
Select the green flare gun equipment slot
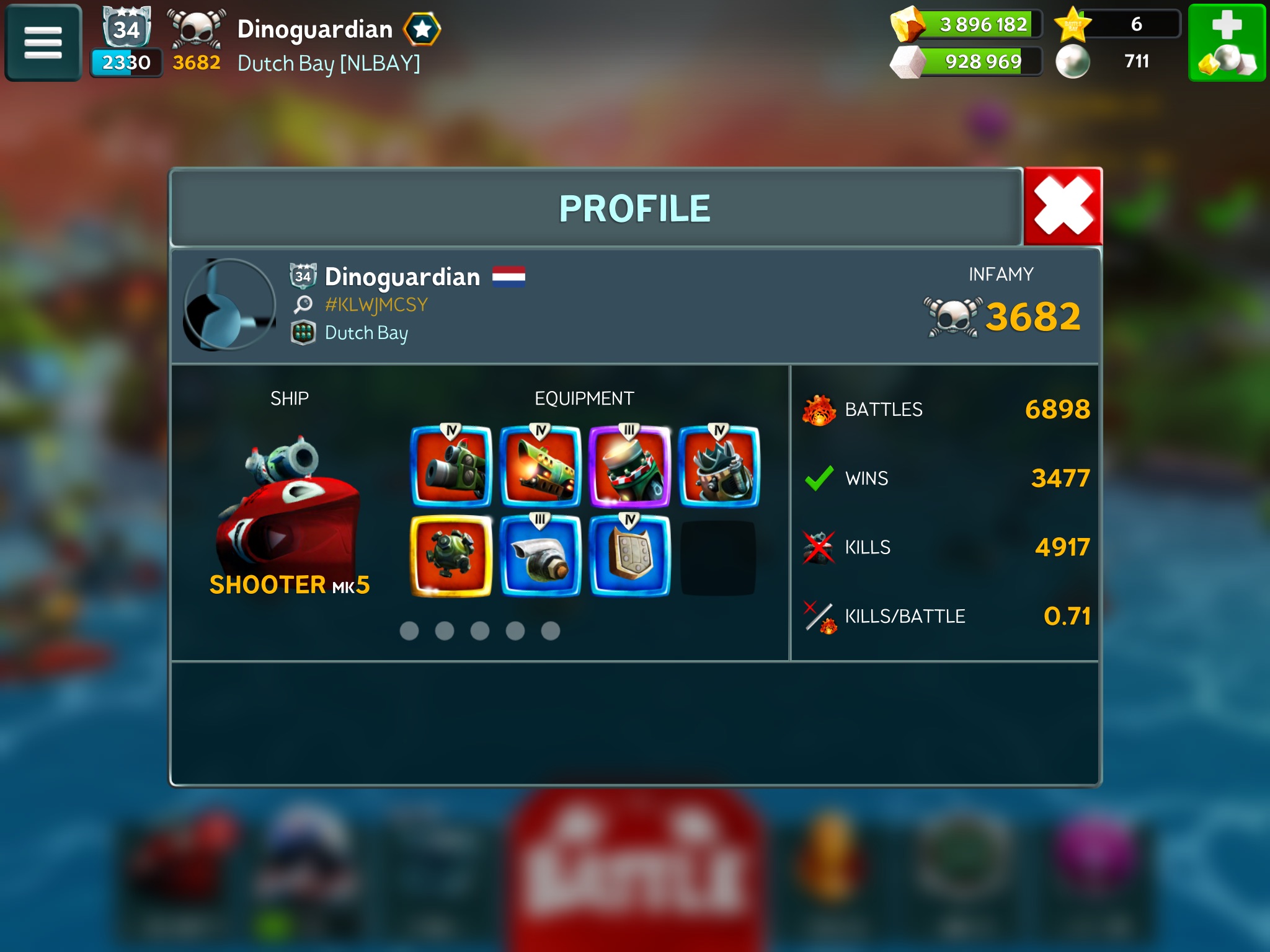point(541,467)
